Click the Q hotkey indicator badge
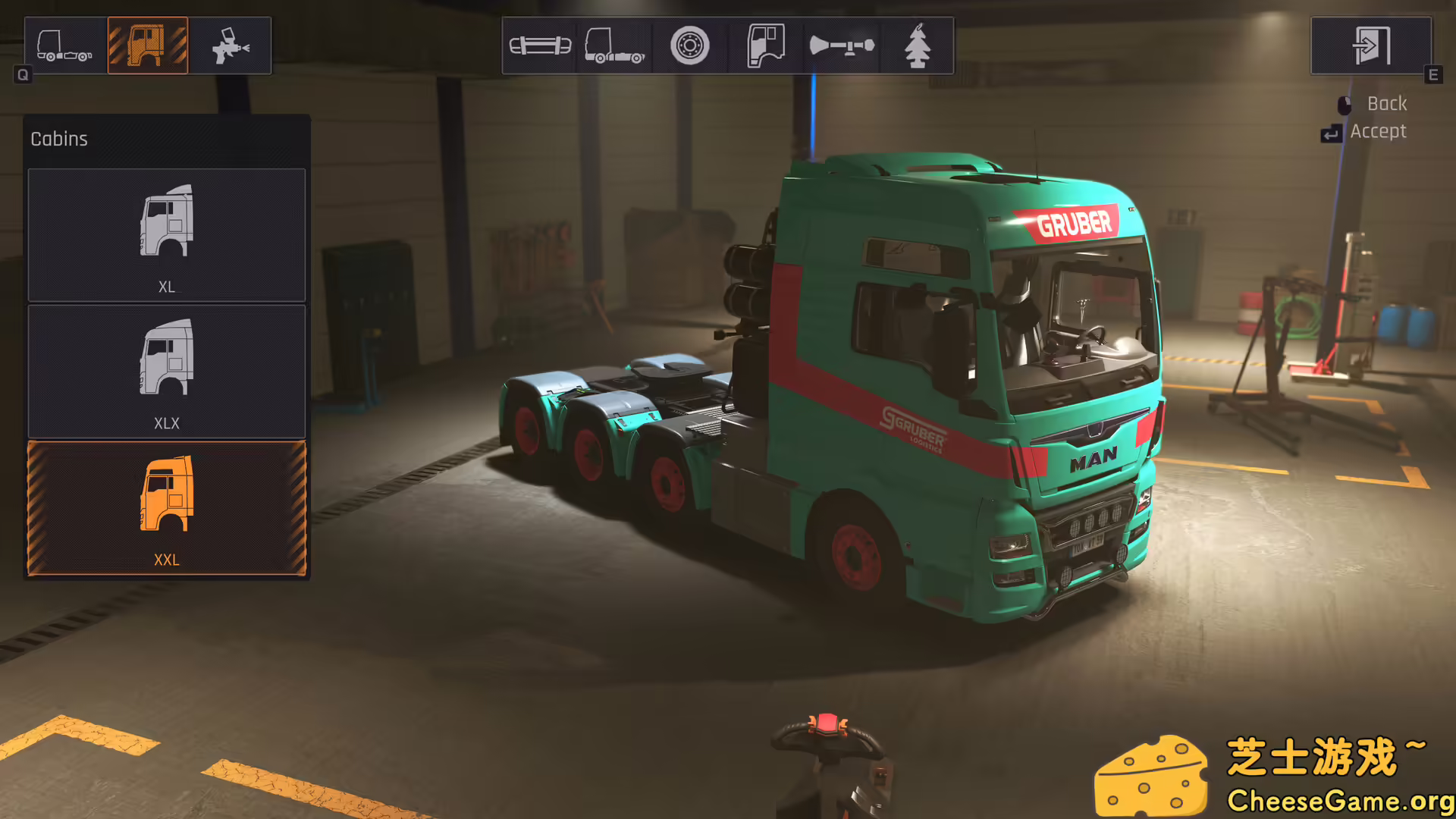Viewport: 1456px width, 819px height. pos(23,75)
